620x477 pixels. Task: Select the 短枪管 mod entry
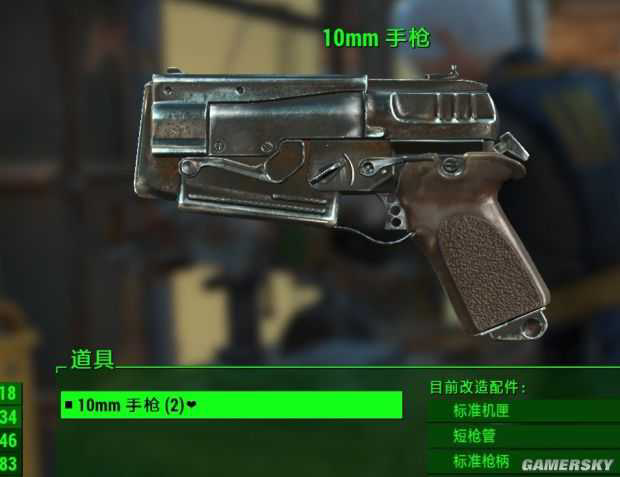click(520, 436)
